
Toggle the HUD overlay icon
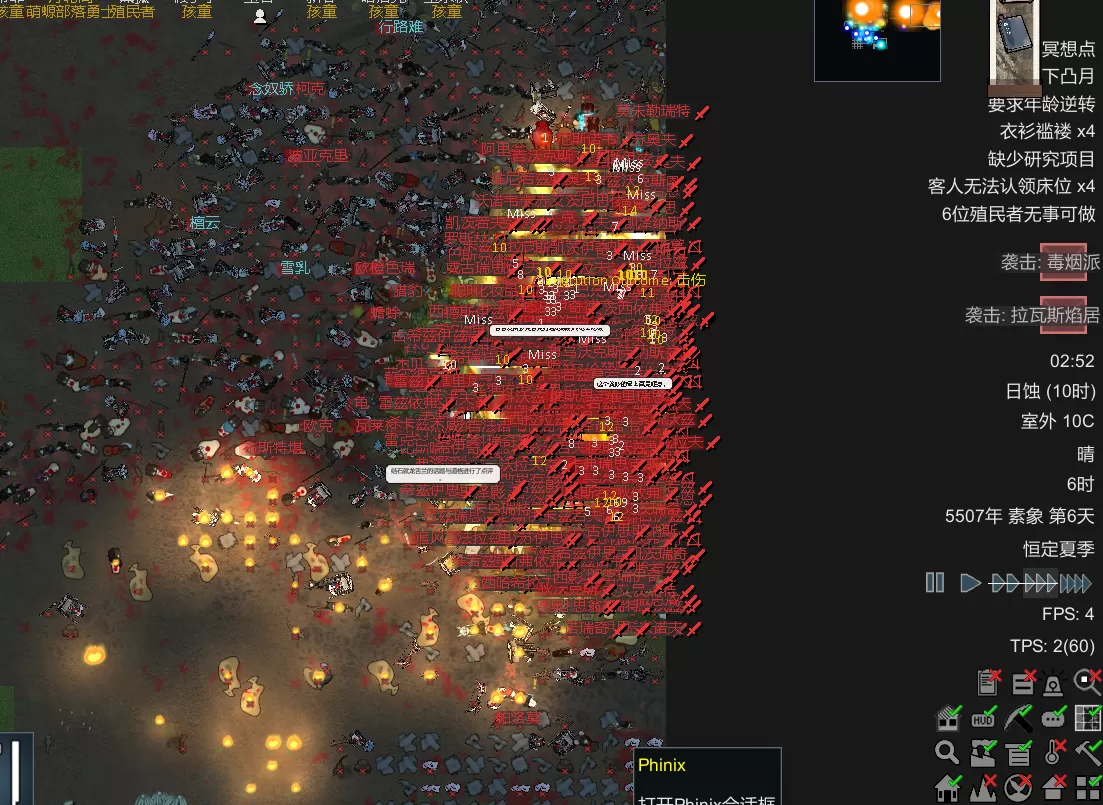point(983,718)
